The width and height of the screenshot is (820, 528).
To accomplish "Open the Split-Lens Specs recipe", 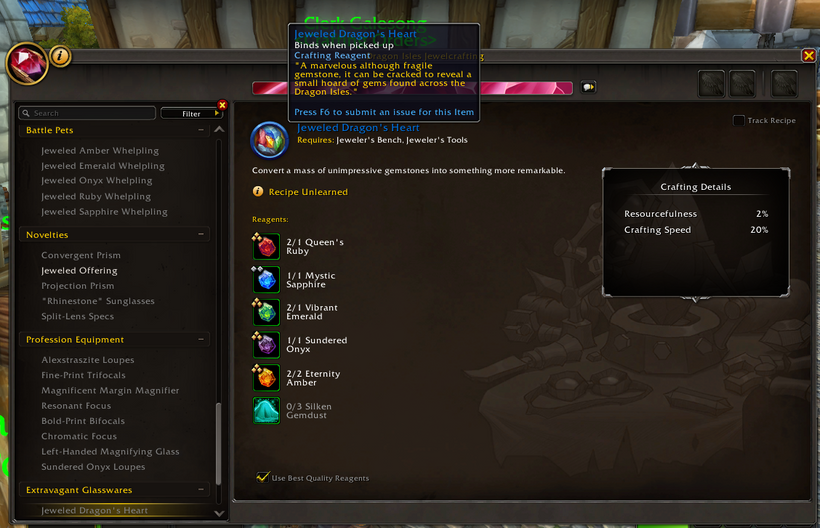I will pyautogui.click(x=77, y=317).
